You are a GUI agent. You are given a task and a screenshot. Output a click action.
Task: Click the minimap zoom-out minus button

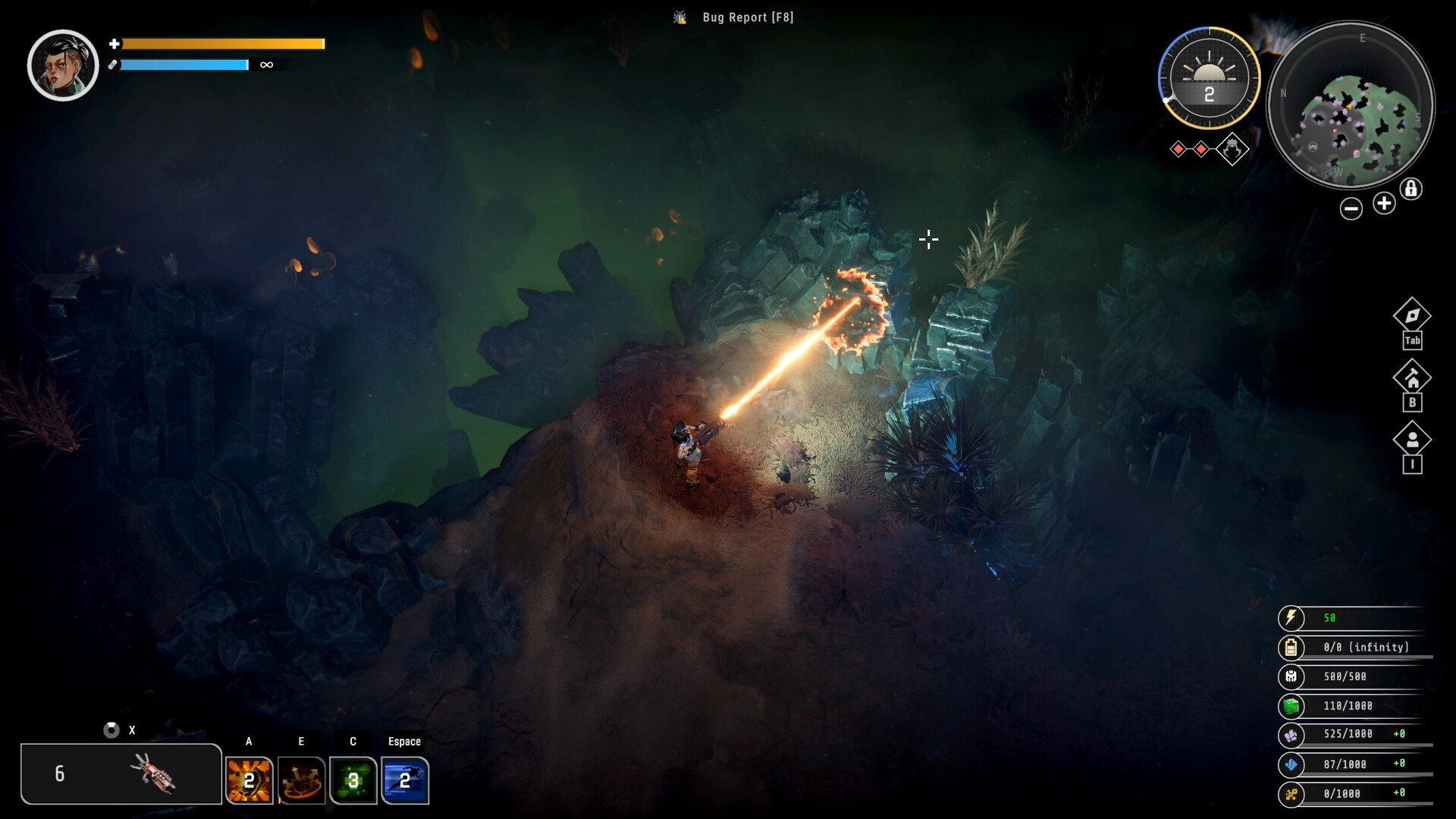(1351, 209)
